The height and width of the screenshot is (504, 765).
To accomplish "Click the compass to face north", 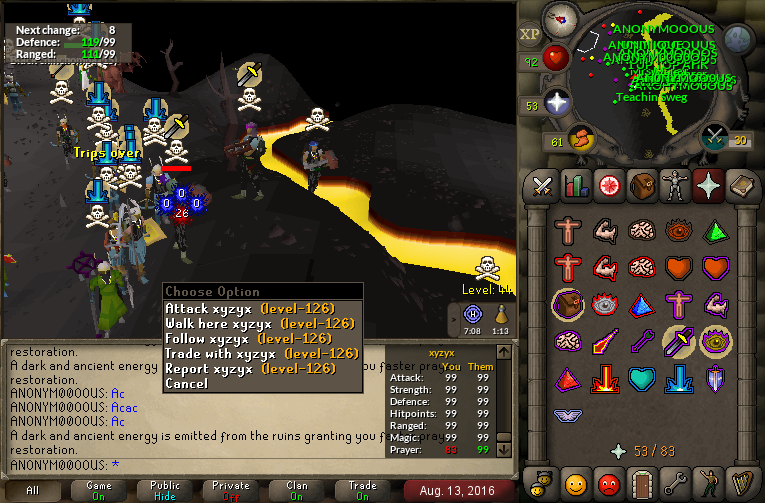I will (x=561, y=20).
